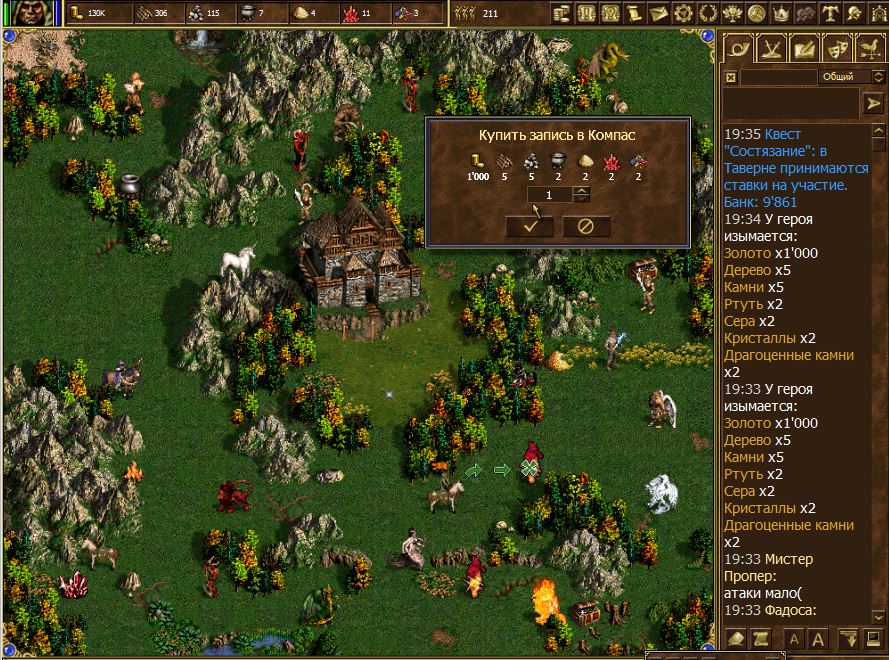Increase purchase quantity using the stepper arrows
889x660 pixels.
tap(583, 190)
